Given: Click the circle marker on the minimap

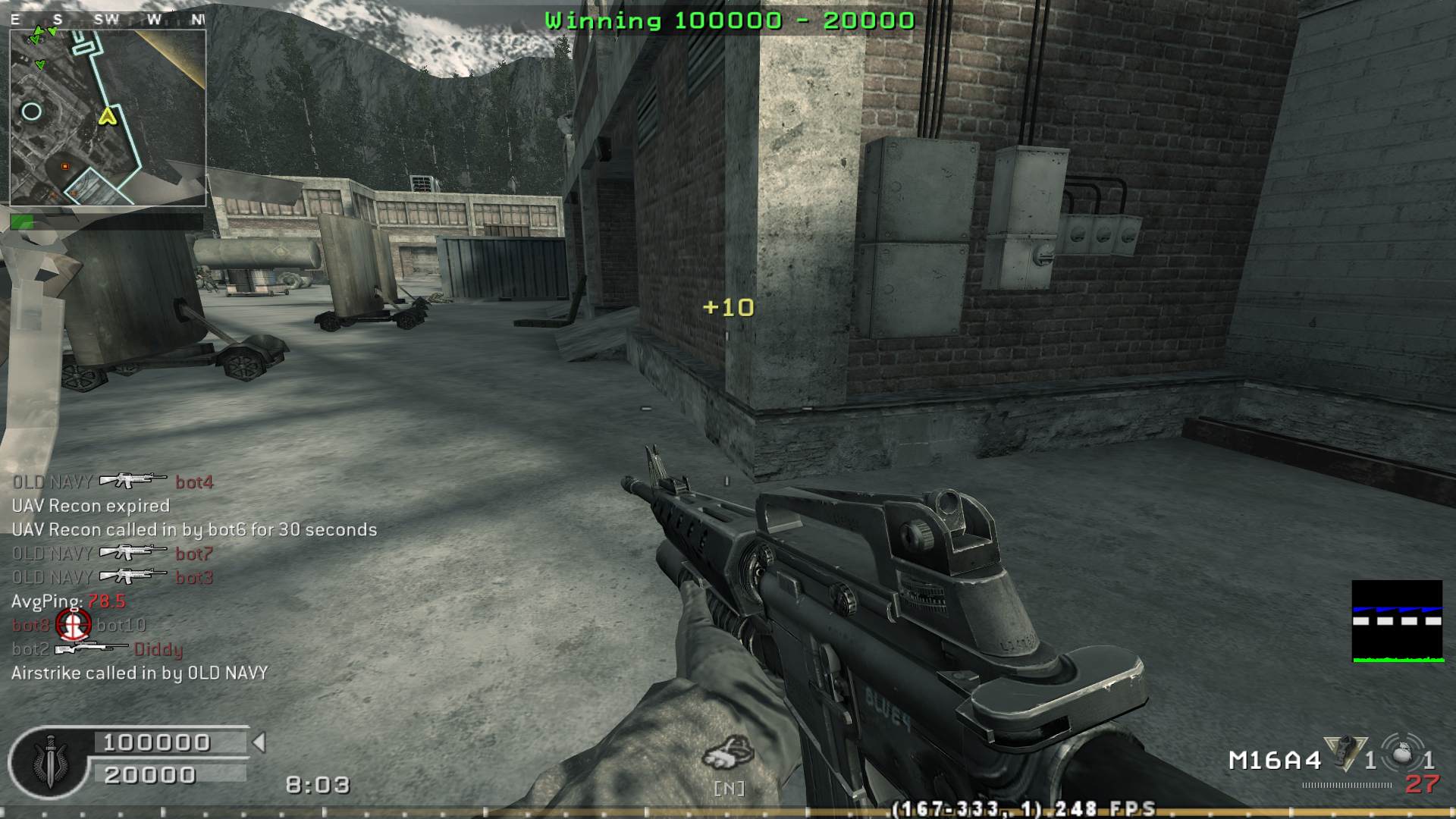Looking at the screenshot, I should click(x=31, y=112).
